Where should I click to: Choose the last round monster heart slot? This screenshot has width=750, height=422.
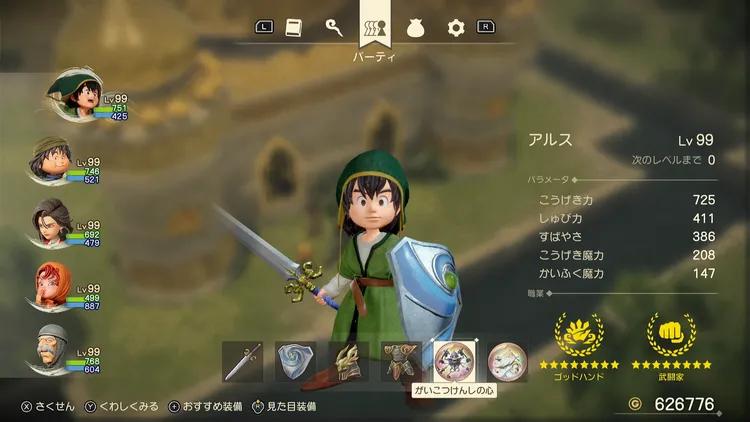507,361
